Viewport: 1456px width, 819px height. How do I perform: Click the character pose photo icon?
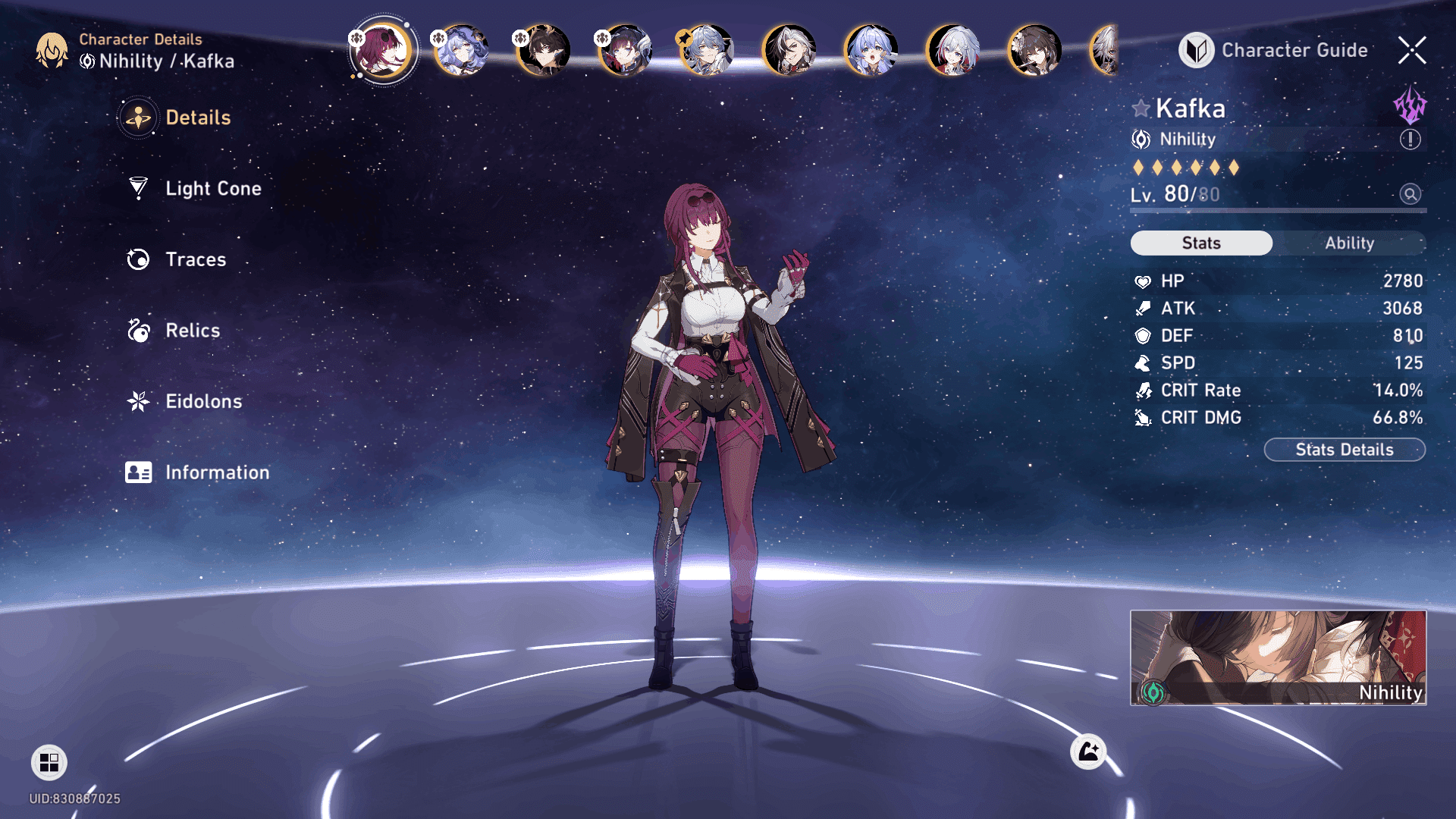1088,752
